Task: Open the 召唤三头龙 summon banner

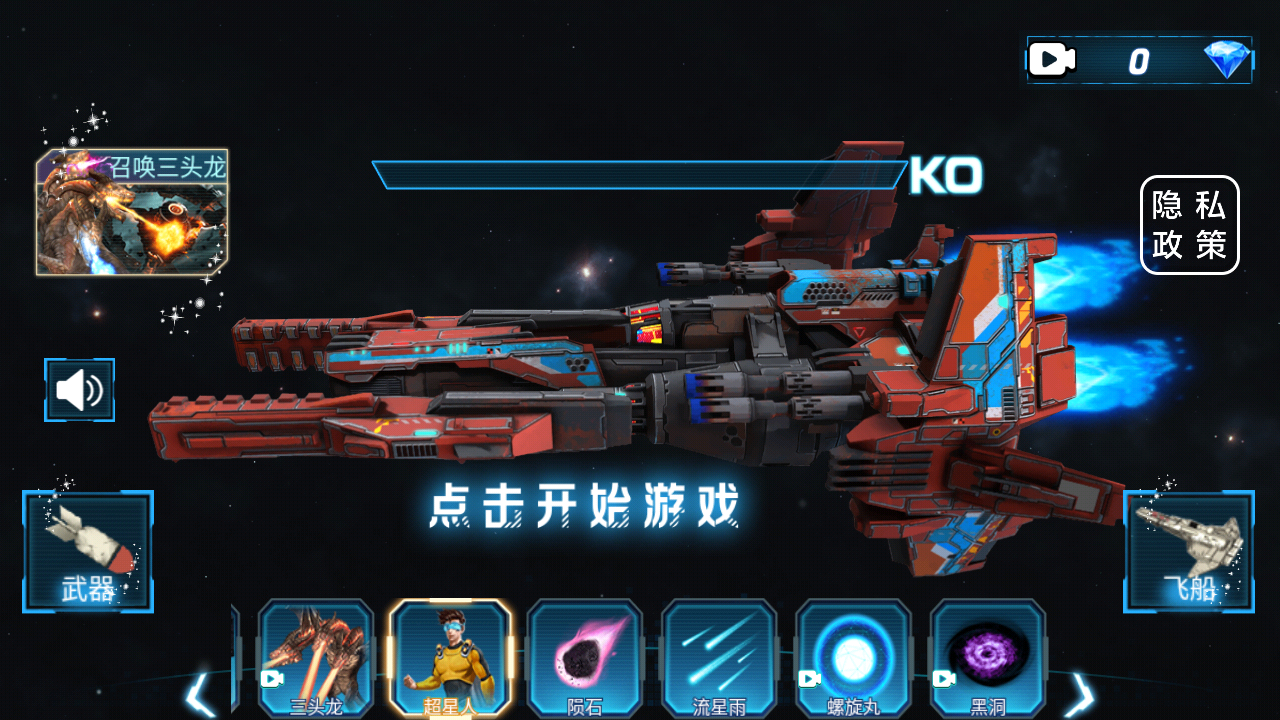Action: pyautogui.click(x=133, y=210)
